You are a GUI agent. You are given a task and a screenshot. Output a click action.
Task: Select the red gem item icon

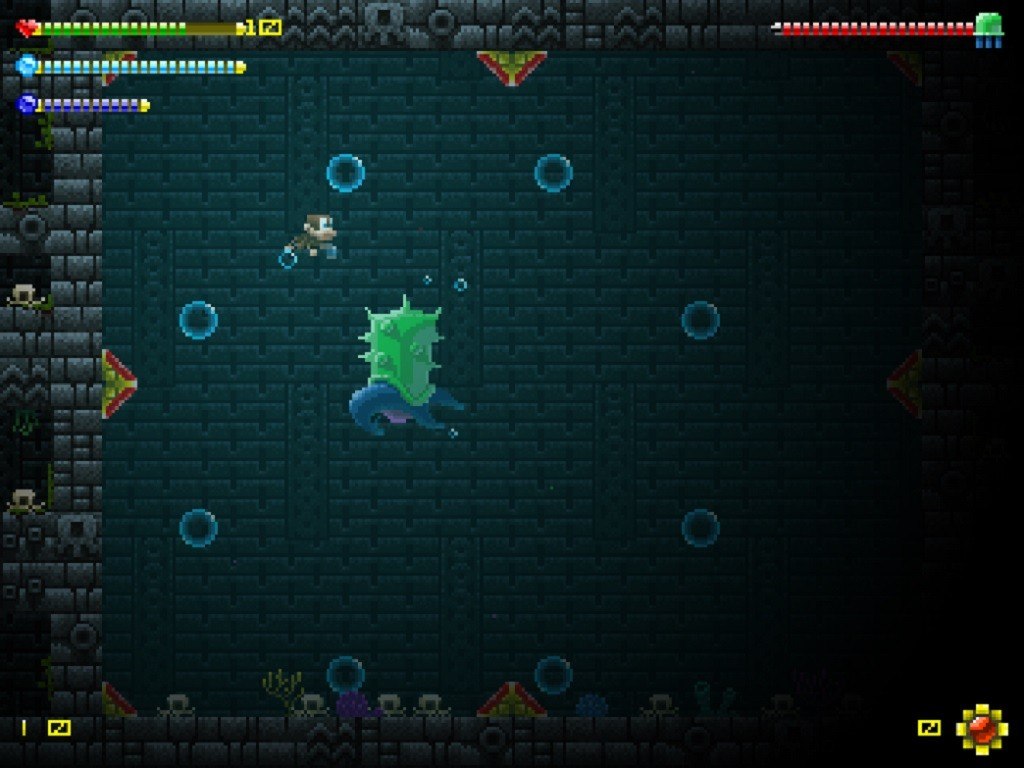pos(981,727)
